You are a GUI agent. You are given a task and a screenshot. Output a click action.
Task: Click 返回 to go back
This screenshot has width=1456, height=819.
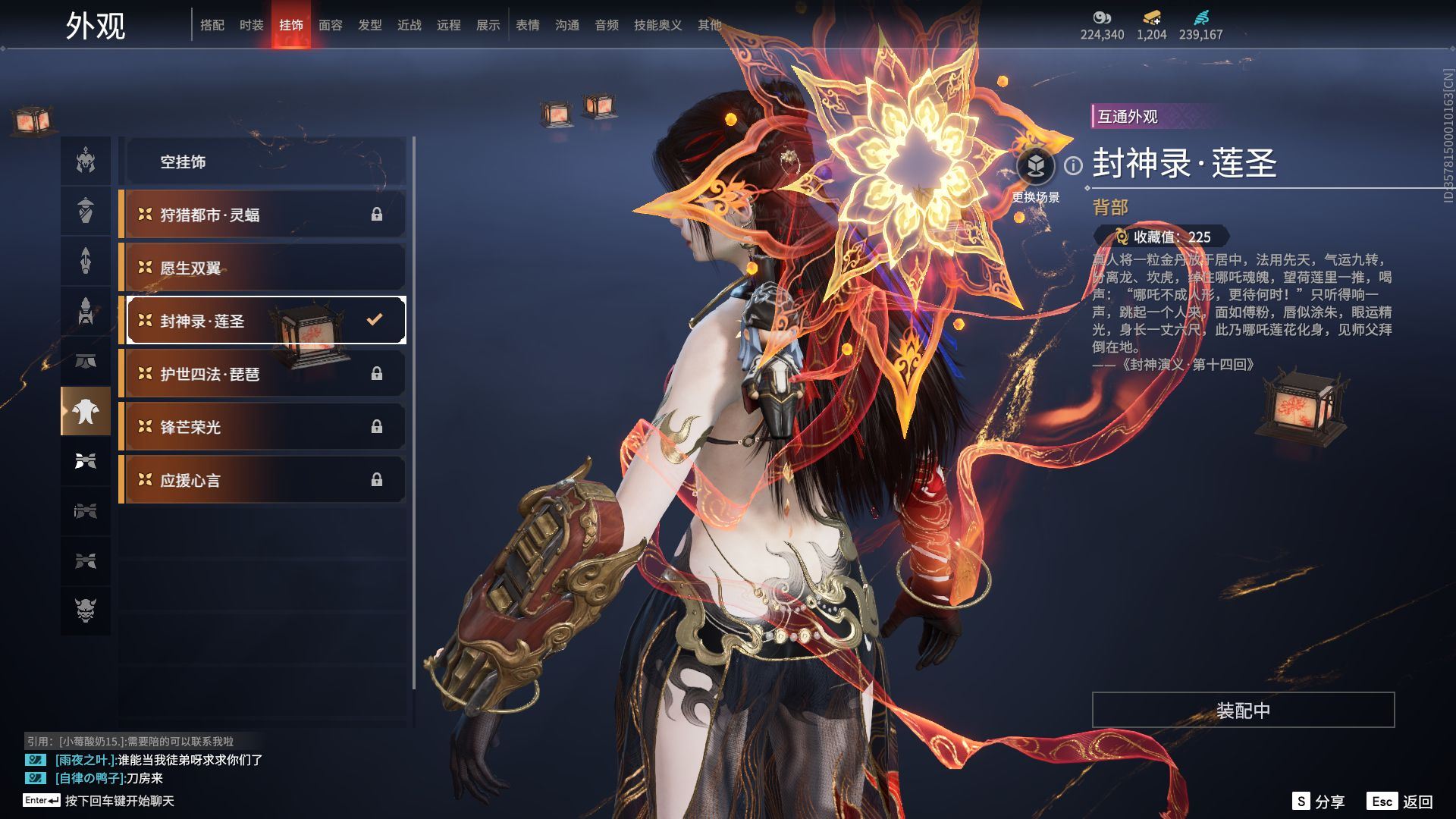[1401, 801]
